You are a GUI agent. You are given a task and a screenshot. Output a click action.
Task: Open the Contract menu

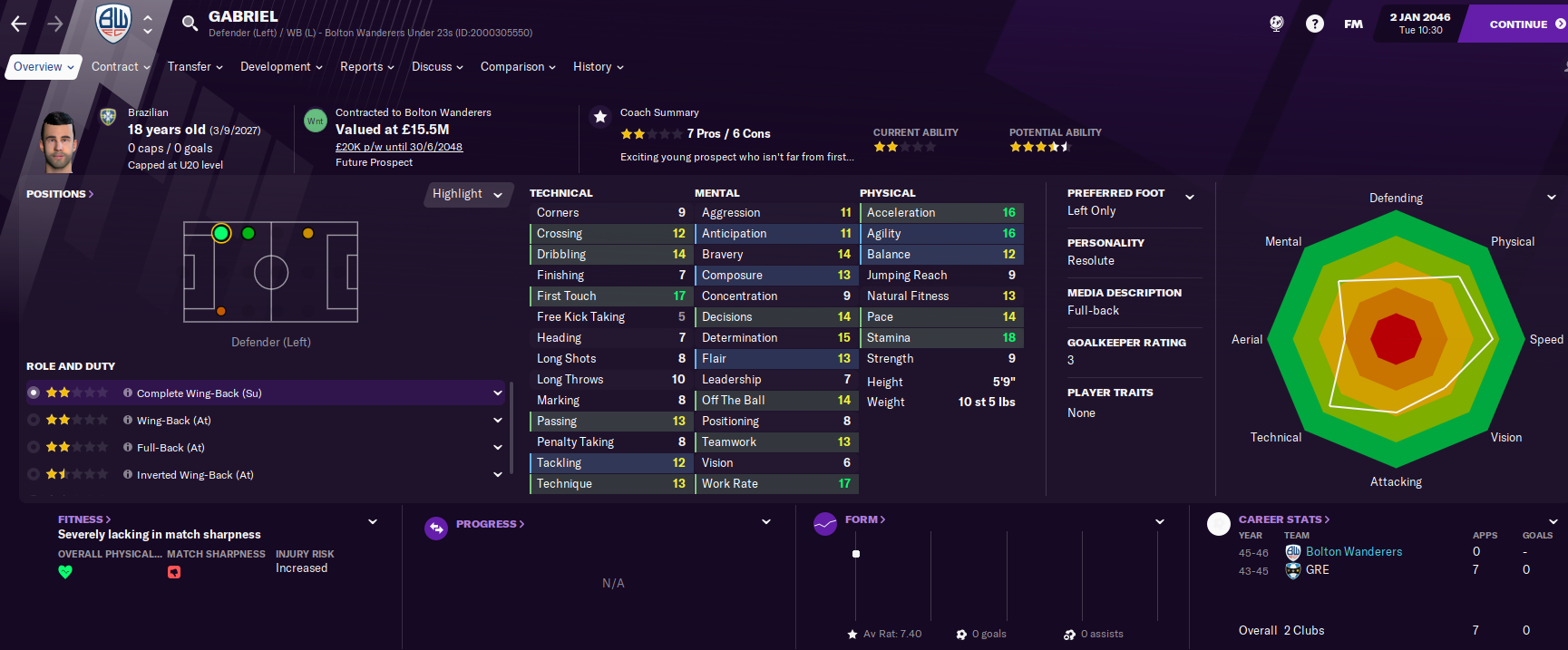click(121, 67)
